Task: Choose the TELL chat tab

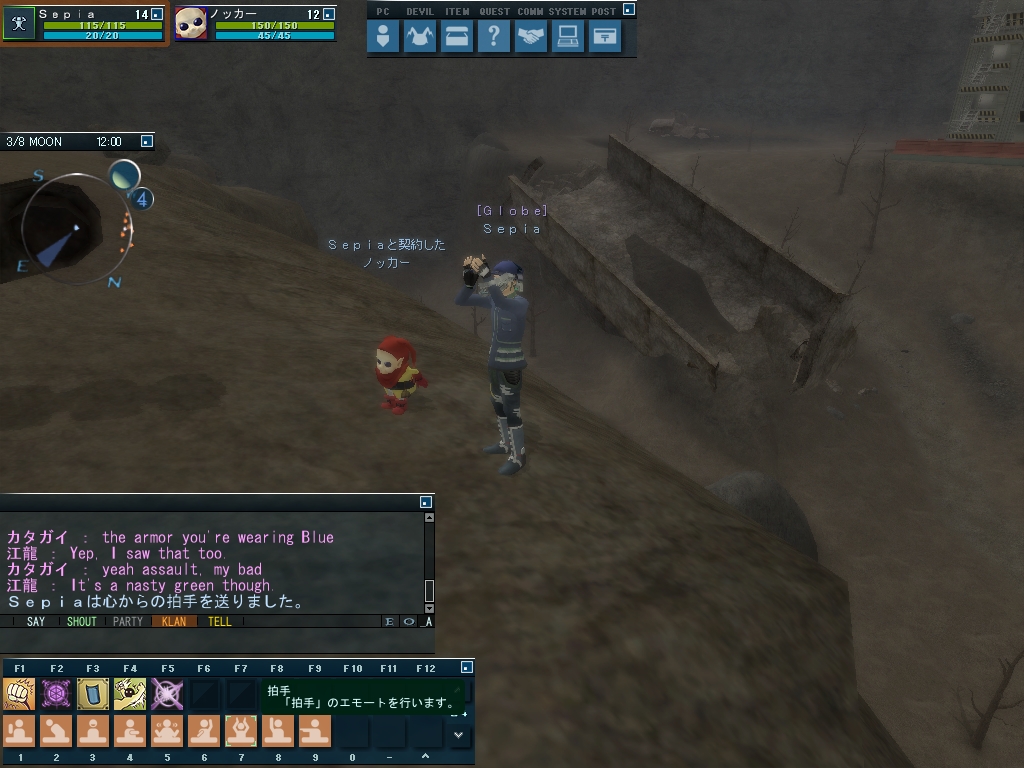Action: 219,621
